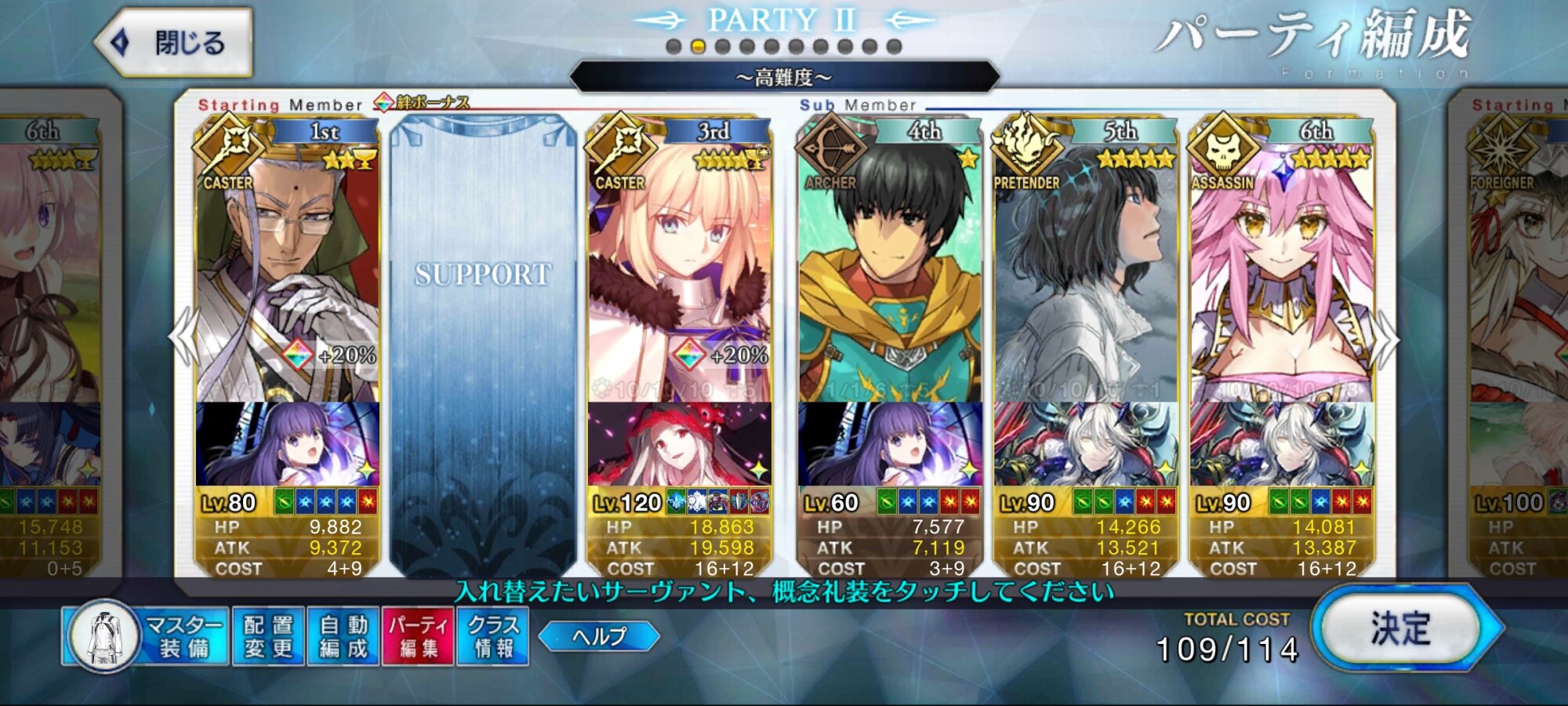This screenshot has width=1568, height=706.
Task: Switch to the next party with the right arrow
Action: pos(1386,339)
